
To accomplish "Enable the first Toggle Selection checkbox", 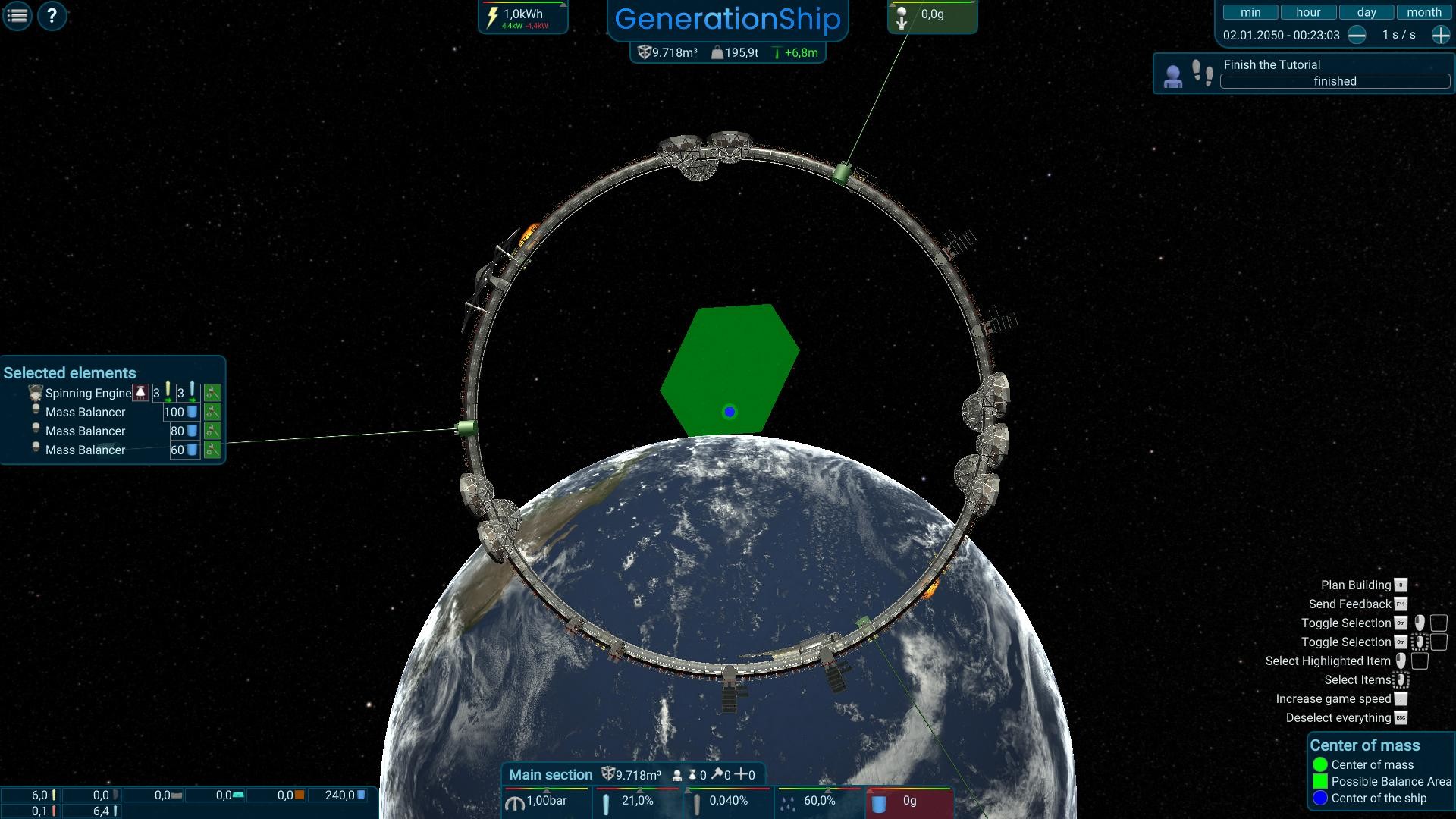I will [1439, 623].
